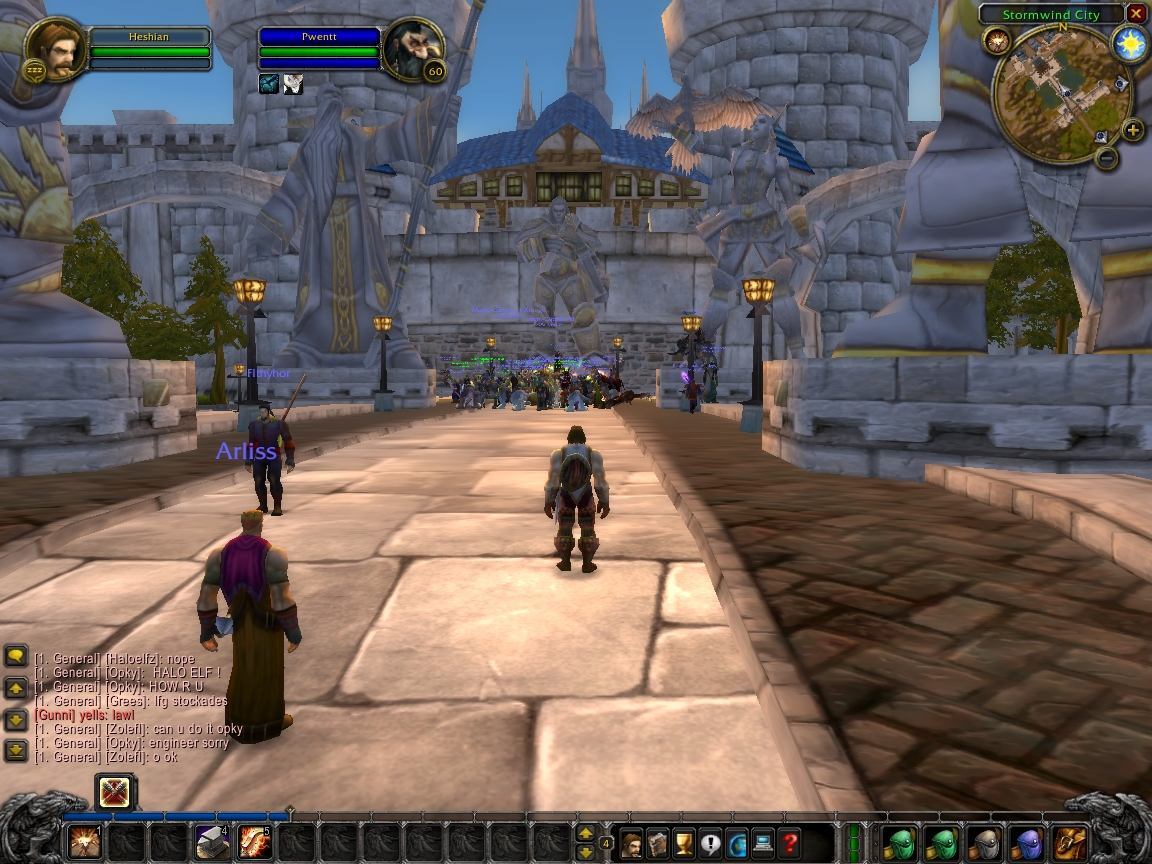Image resolution: width=1152 pixels, height=864 pixels.
Task: Switch to the next action bar page
Action: click(586, 832)
